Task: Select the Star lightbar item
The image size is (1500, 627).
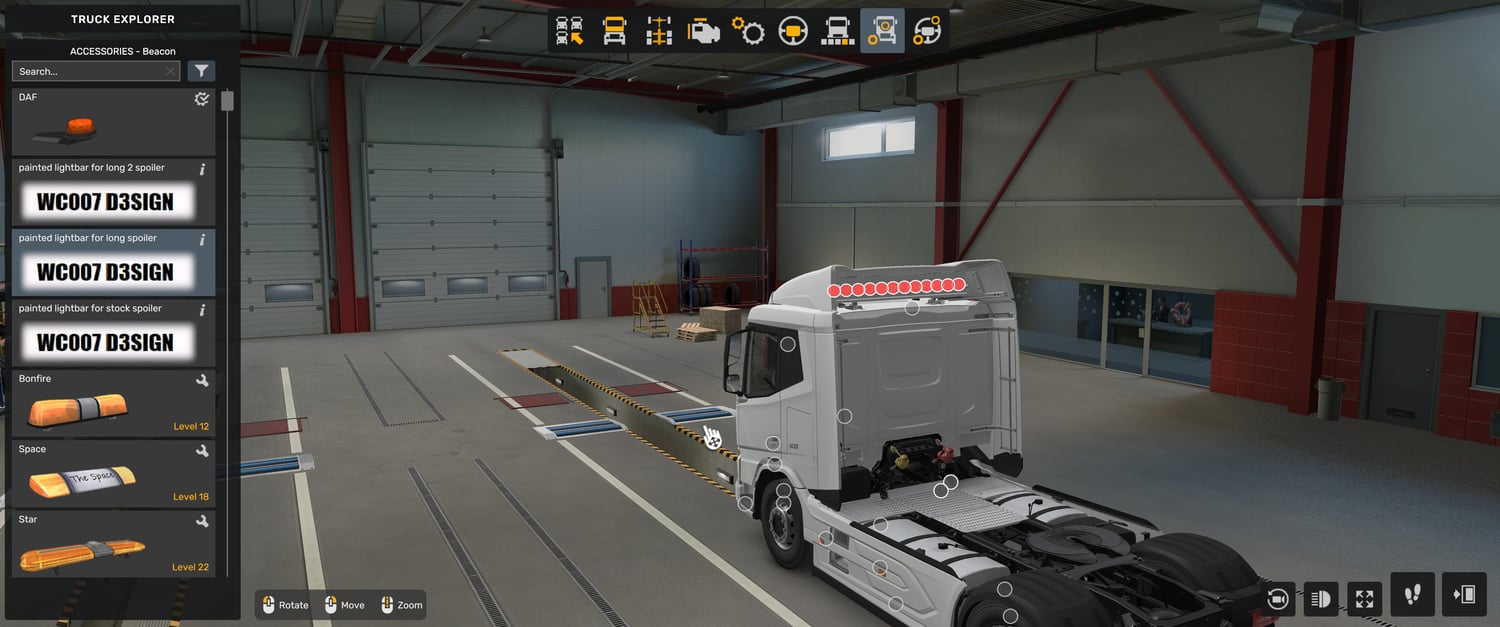Action: click(x=113, y=543)
